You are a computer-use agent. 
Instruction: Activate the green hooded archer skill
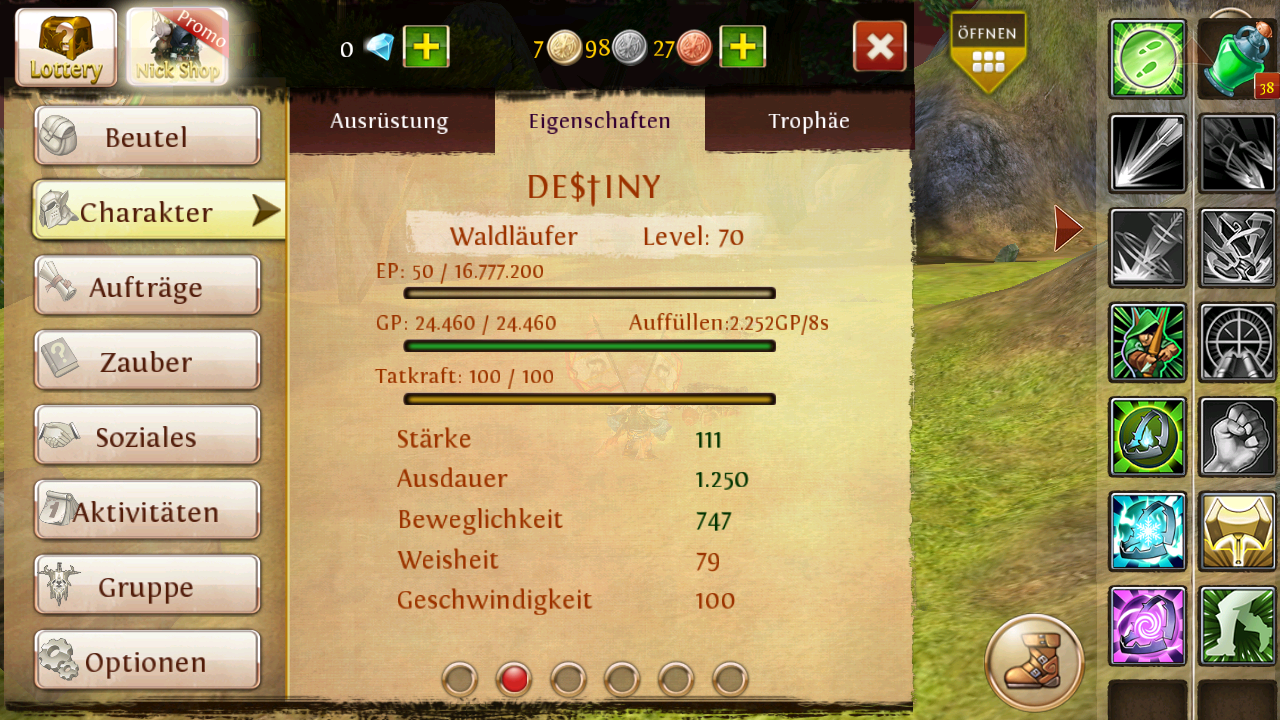pos(1147,343)
